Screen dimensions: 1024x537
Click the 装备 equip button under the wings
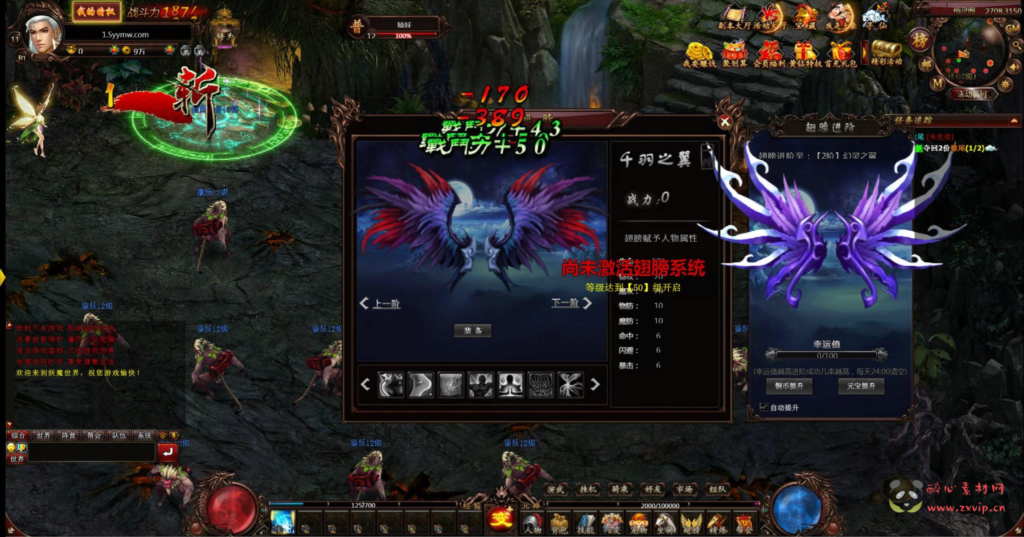point(472,330)
